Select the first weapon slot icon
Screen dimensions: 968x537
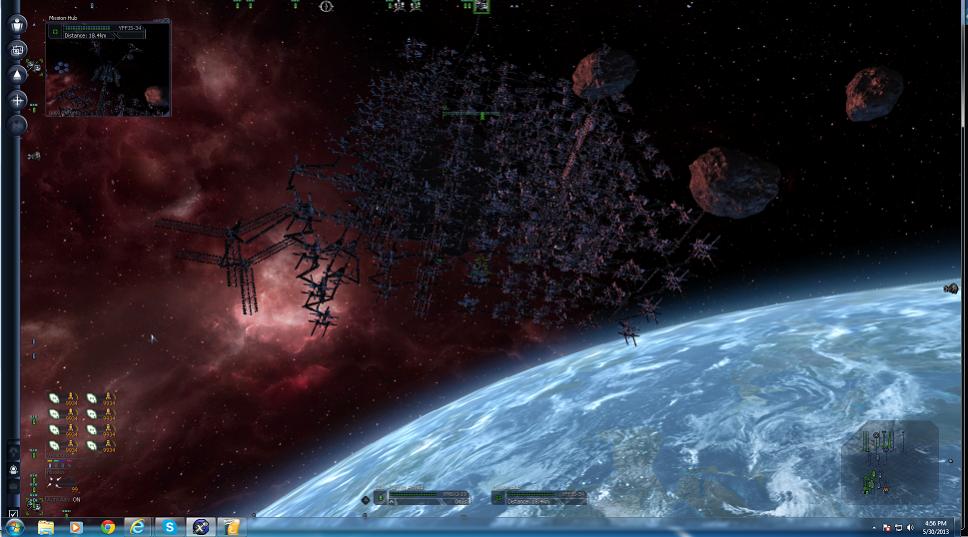[x=55, y=398]
